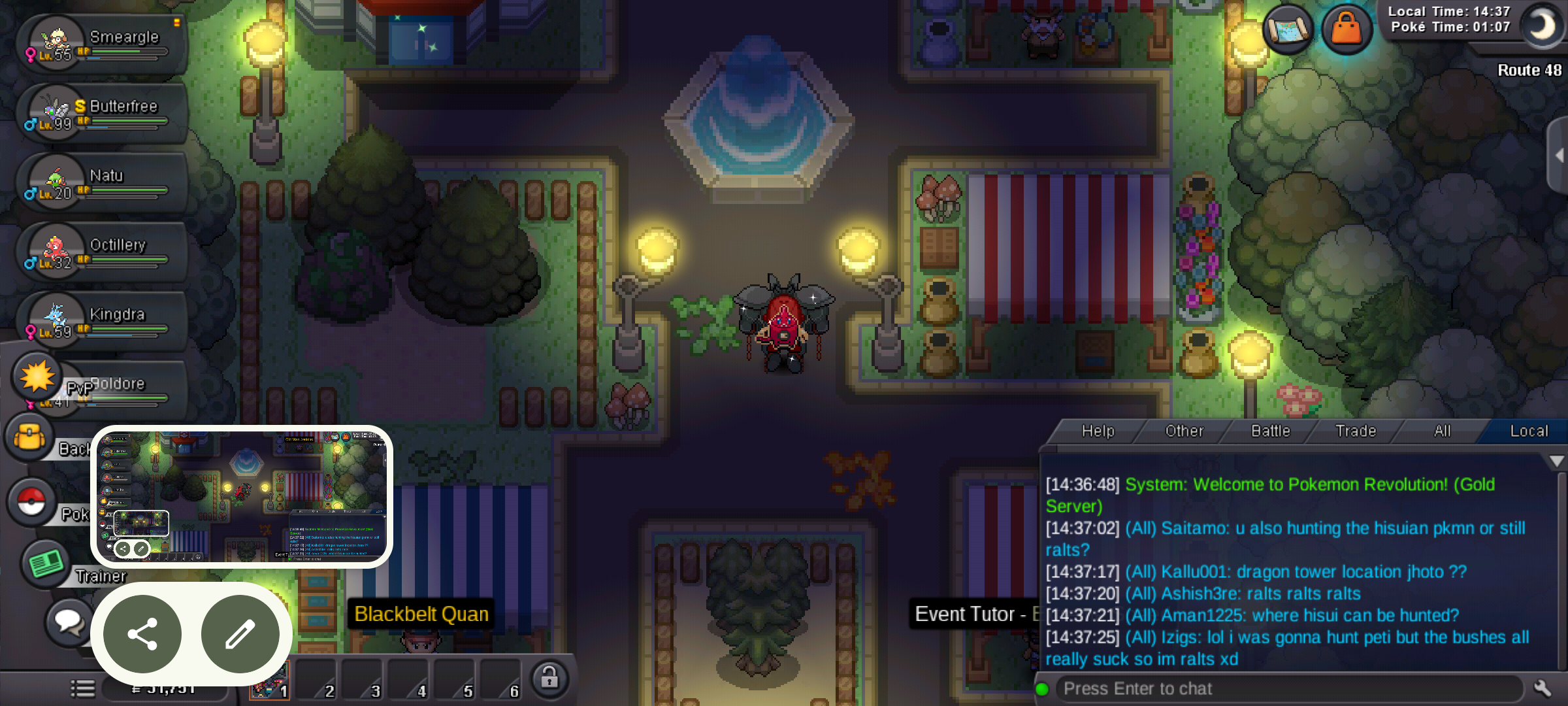Screen dimensions: 1568x706
Task: Open the PvP menu icon
Action: click(37, 377)
